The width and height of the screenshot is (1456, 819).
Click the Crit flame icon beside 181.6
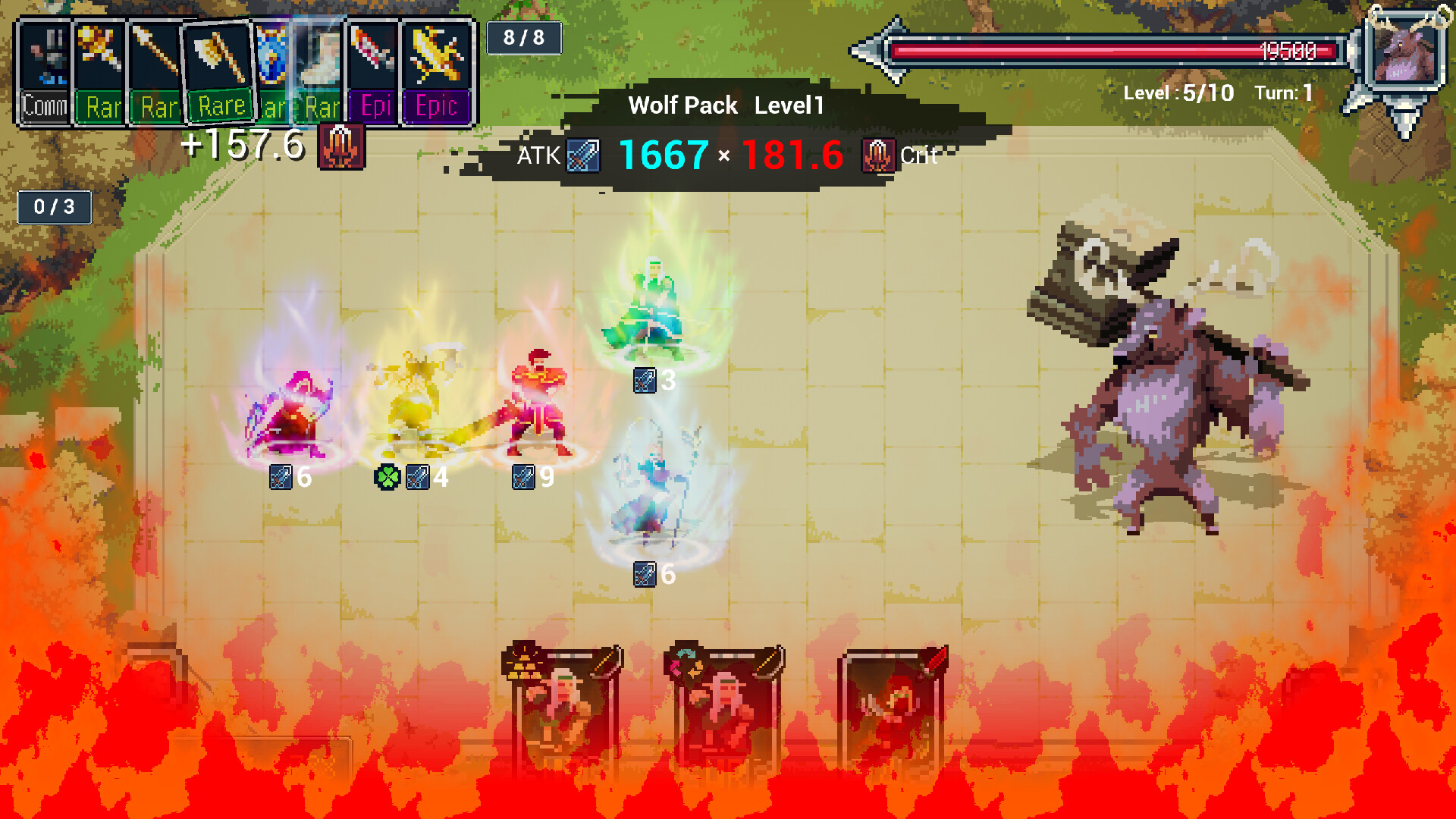point(877,155)
